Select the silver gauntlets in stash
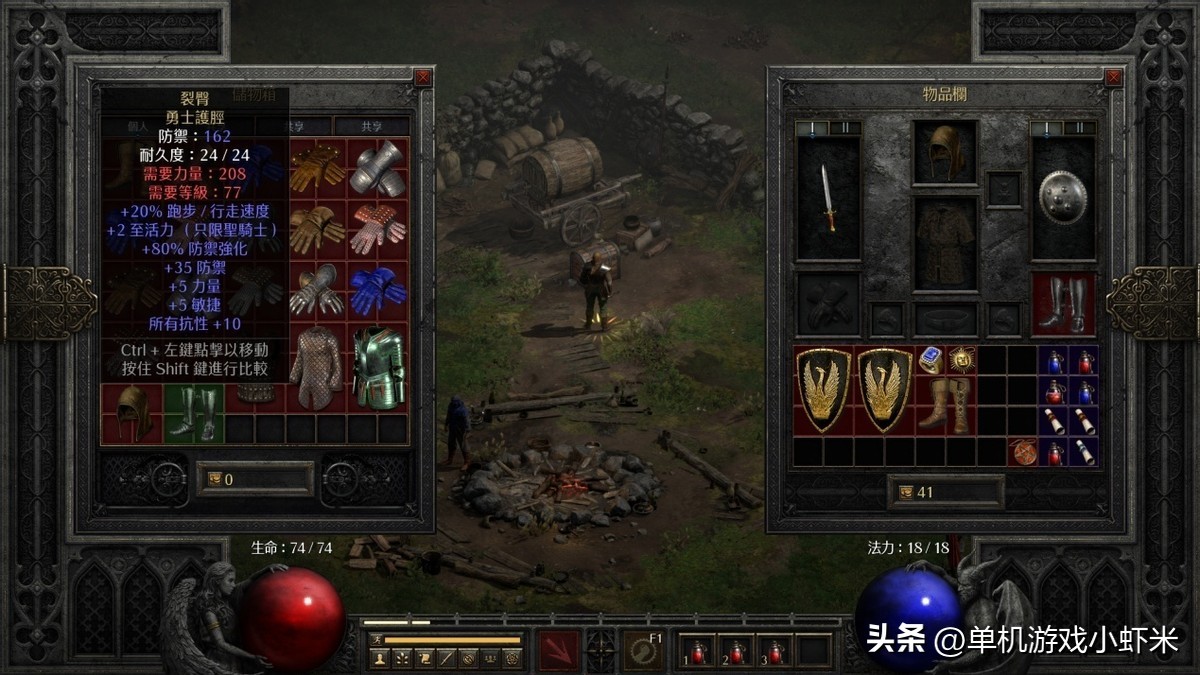 pyautogui.click(x=378, y=168)
